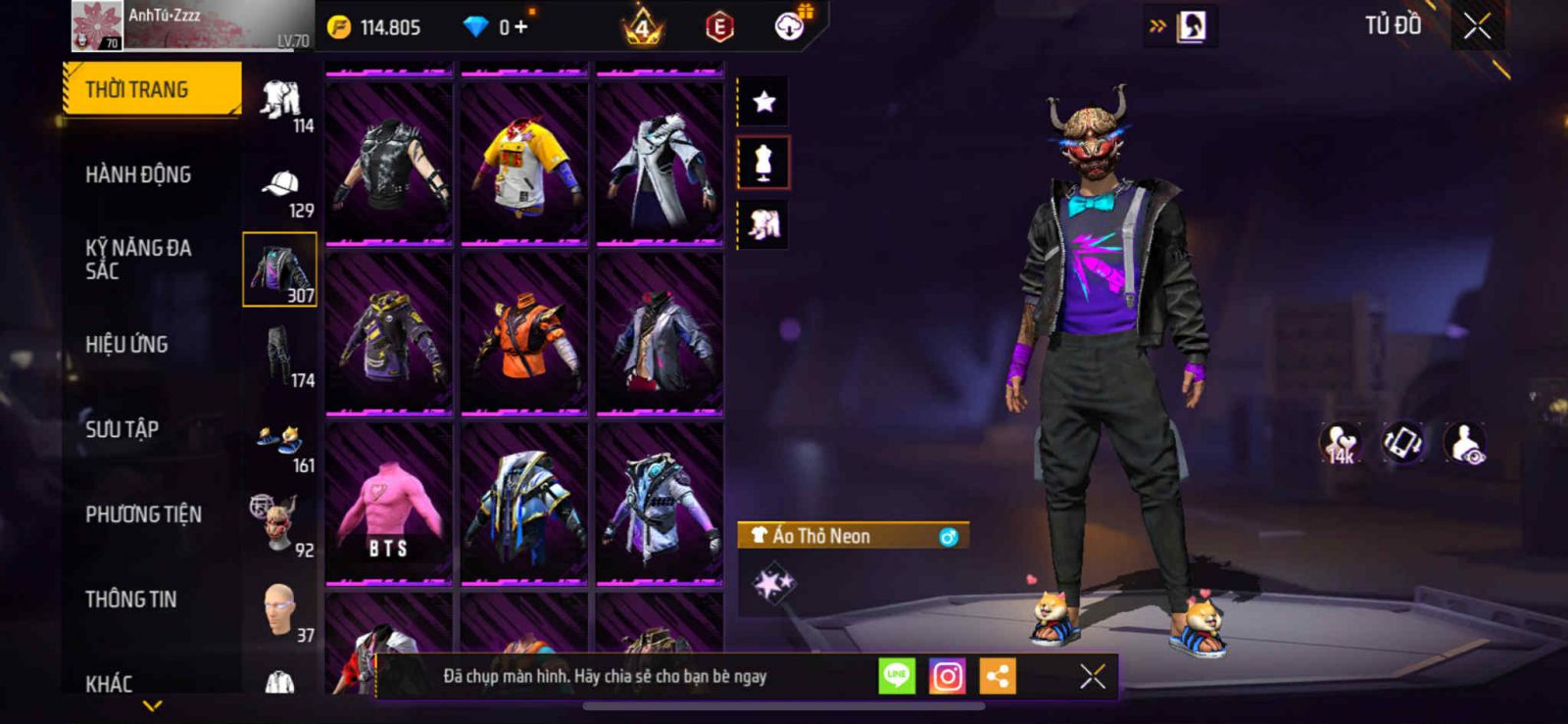Select the orange armored jacket

523,334
